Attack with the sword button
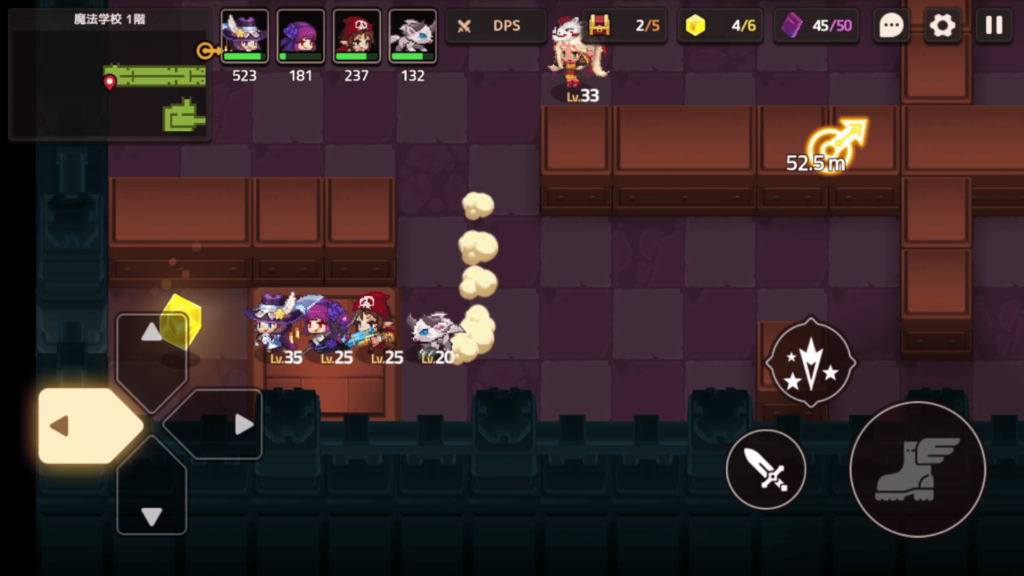The width and height of the screenshot is (1024, 576). coord(766,469)
